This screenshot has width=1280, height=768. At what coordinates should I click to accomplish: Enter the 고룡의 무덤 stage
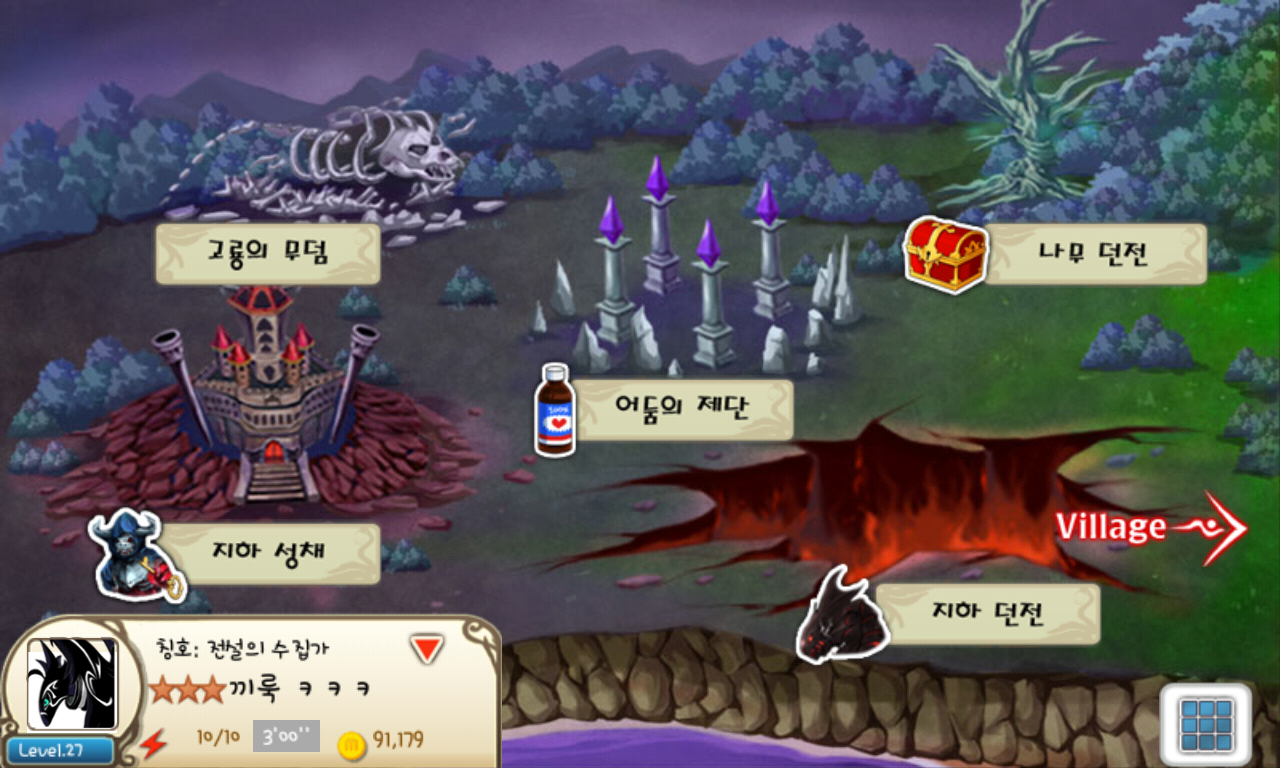point(267,254)
